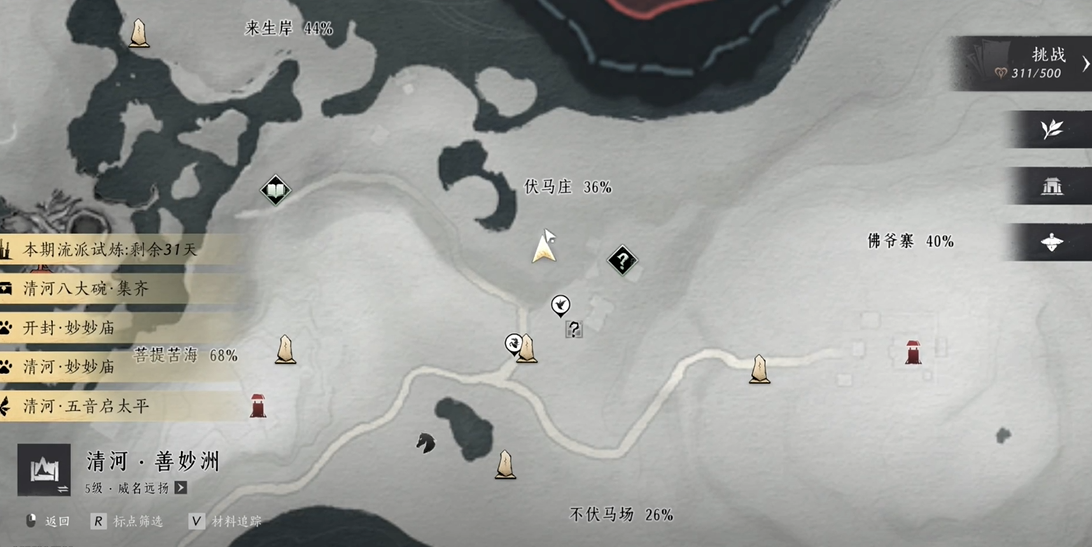
Task: Click the horse head map marker
Action: coord(425,441)
